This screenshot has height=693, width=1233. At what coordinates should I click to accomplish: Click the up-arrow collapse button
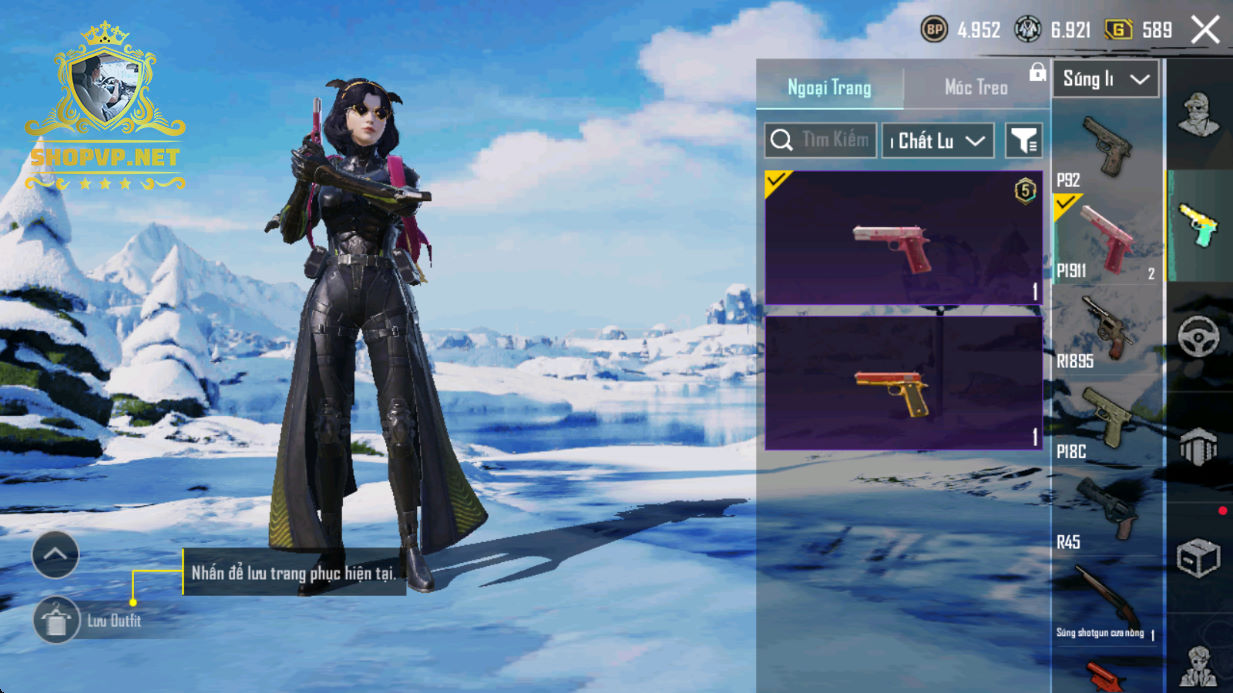tap(55, 555)
